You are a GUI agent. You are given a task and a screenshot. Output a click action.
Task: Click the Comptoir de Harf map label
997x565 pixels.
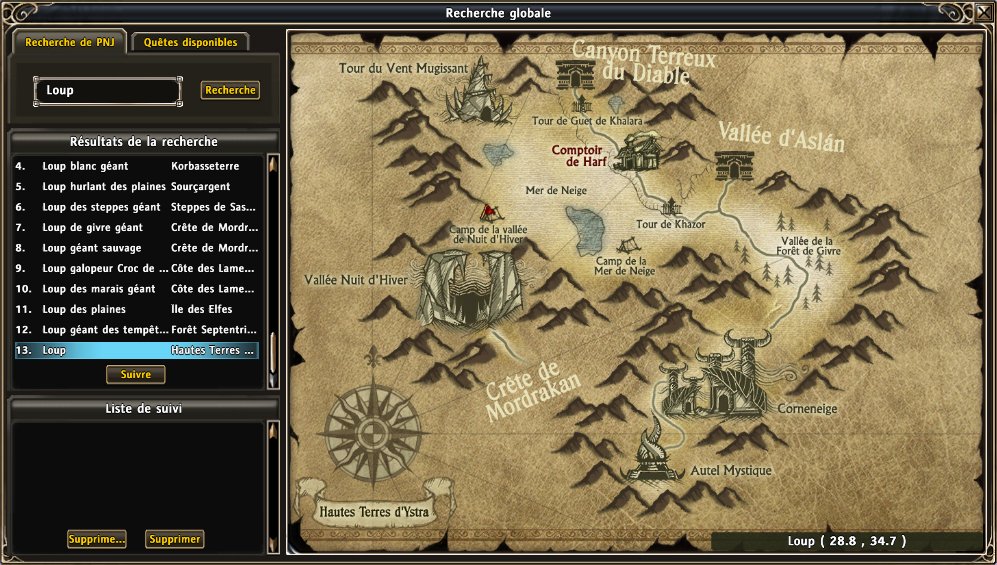click(x=581, y=156)
